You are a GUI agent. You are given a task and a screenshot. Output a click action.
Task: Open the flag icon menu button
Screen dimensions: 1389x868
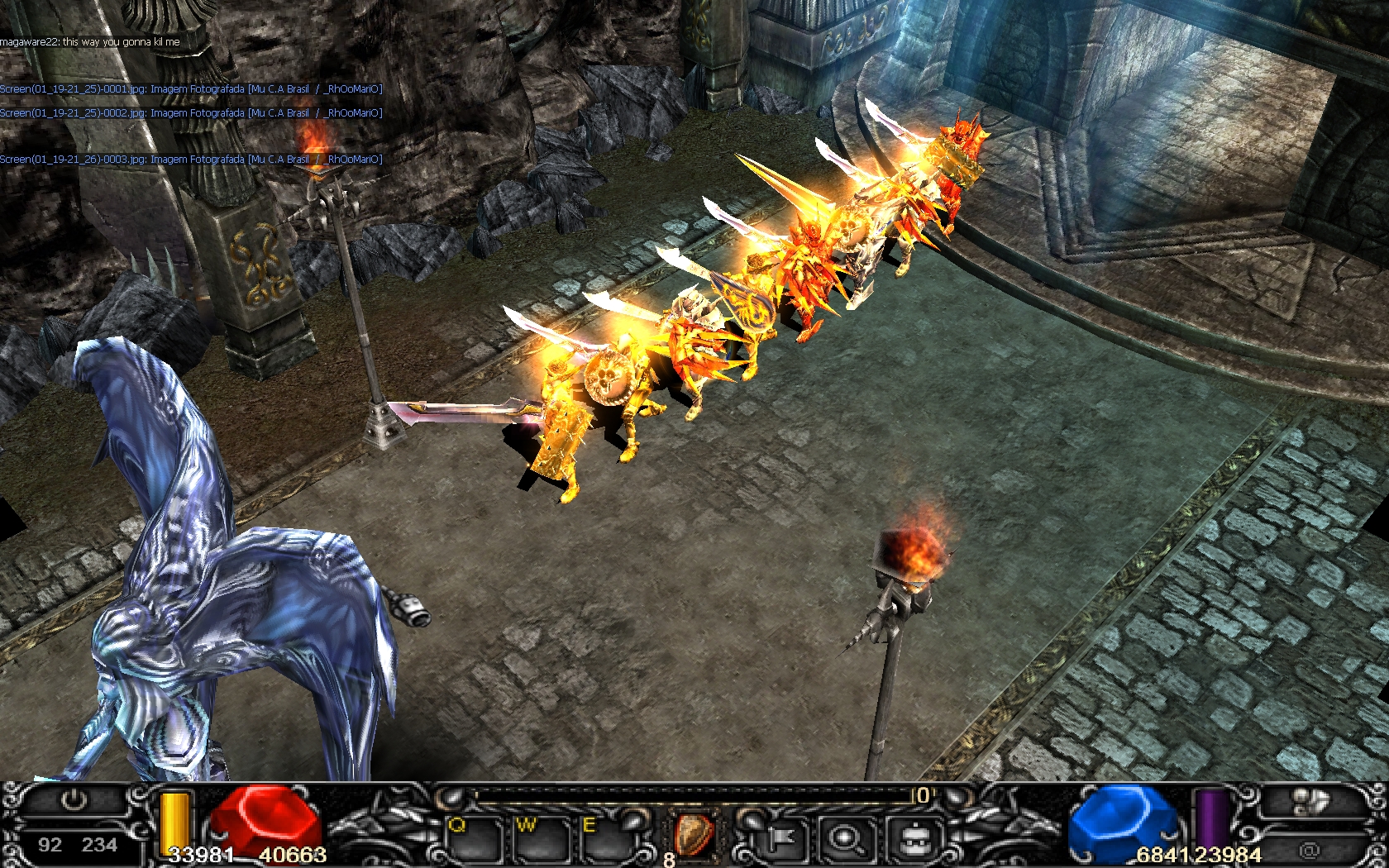[x=779, y=839]
